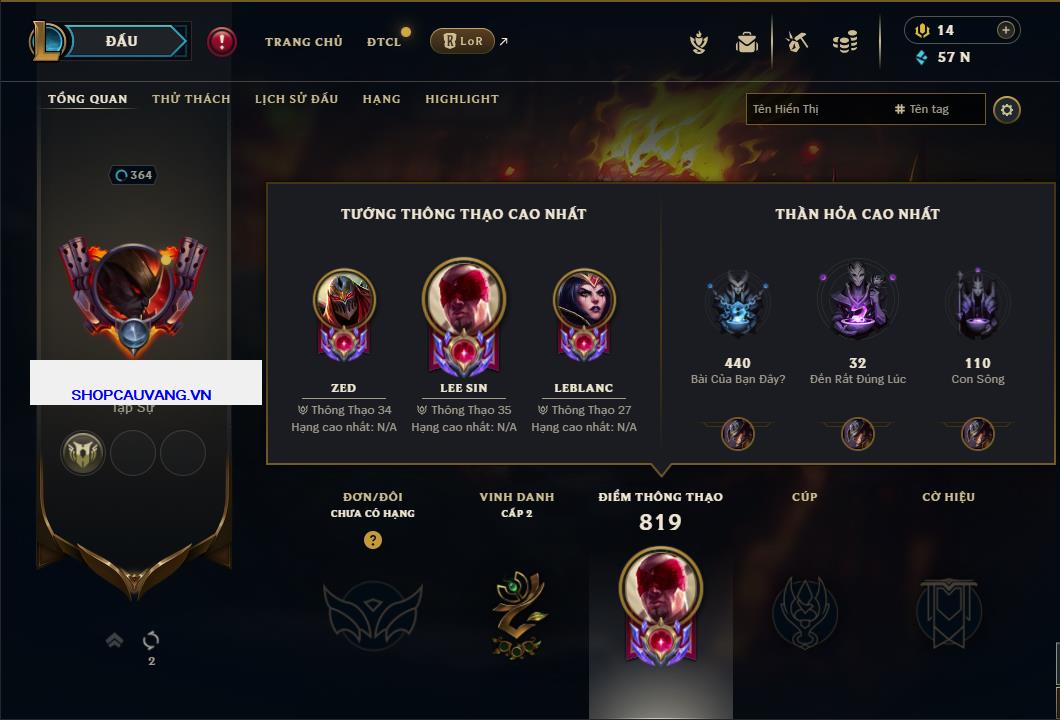Add RP with the plus button
The width and height of the screenshot is (1060, 720).
point(1005,30)
